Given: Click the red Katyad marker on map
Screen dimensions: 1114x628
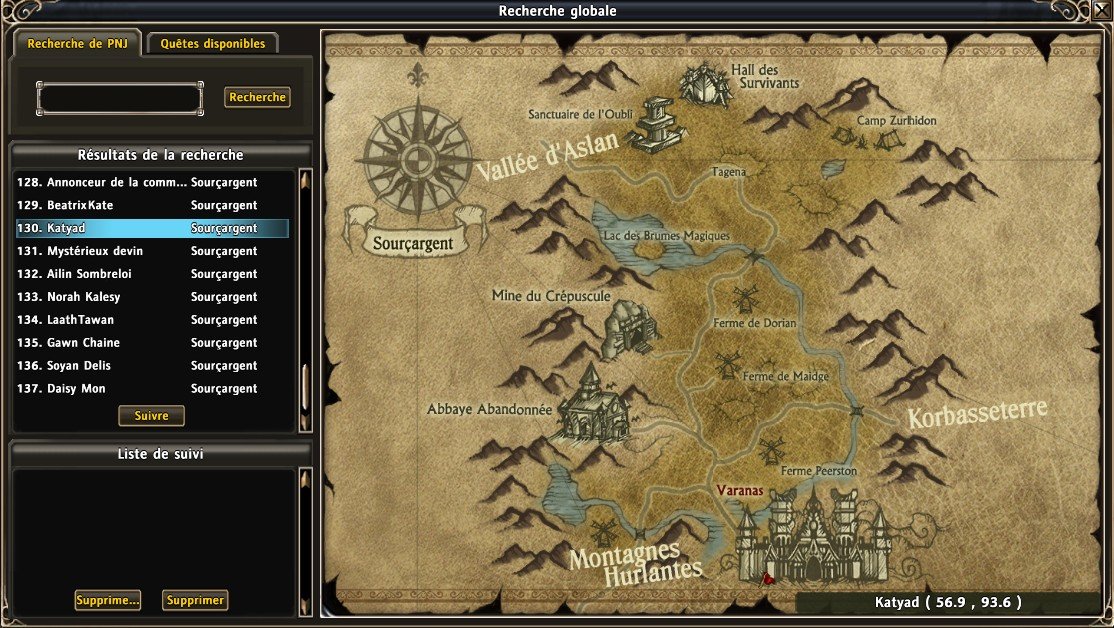Looking at the screenshot, I should tap(767, 578).
